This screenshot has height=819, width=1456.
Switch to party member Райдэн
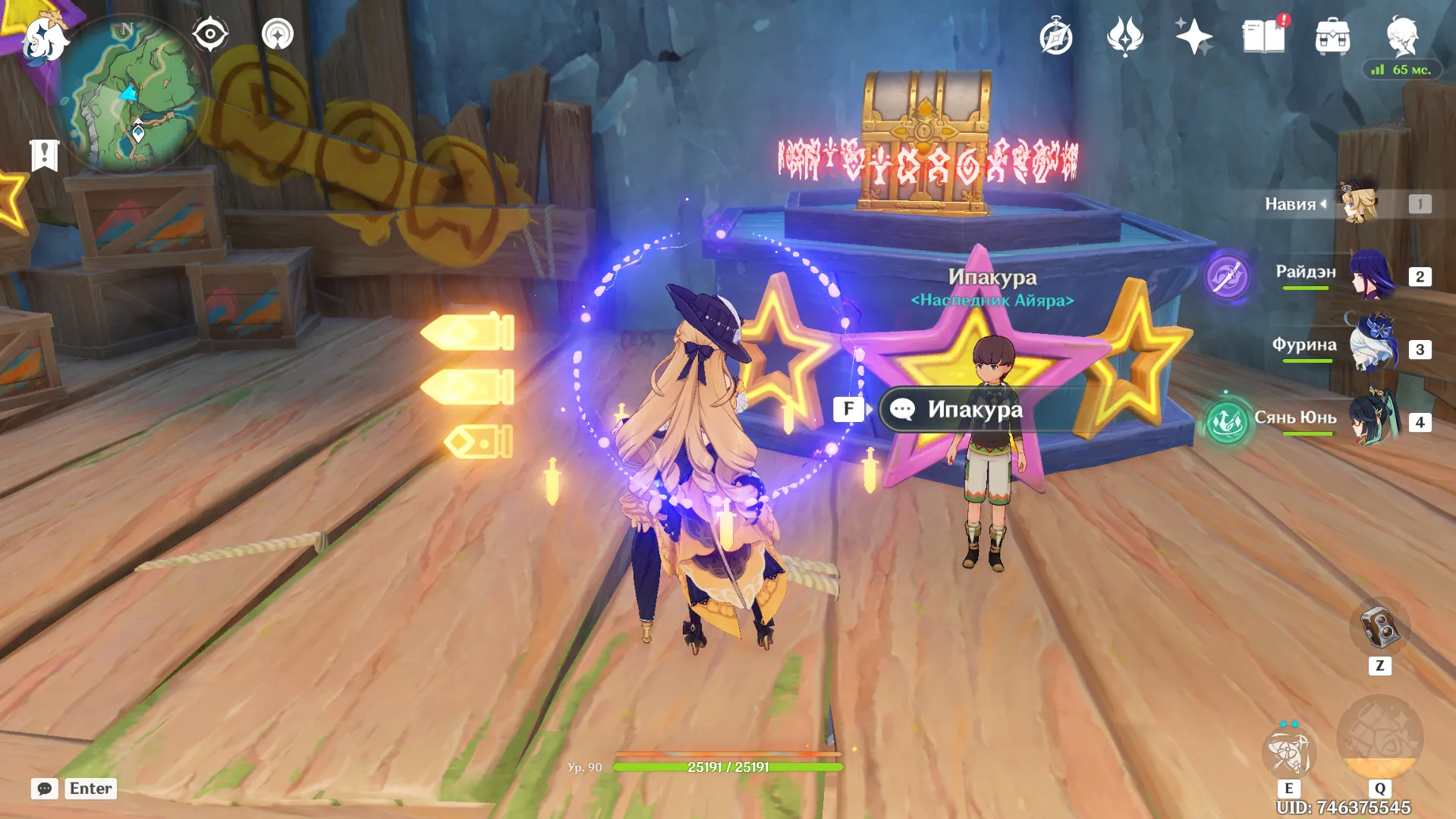click(1372, 275)
